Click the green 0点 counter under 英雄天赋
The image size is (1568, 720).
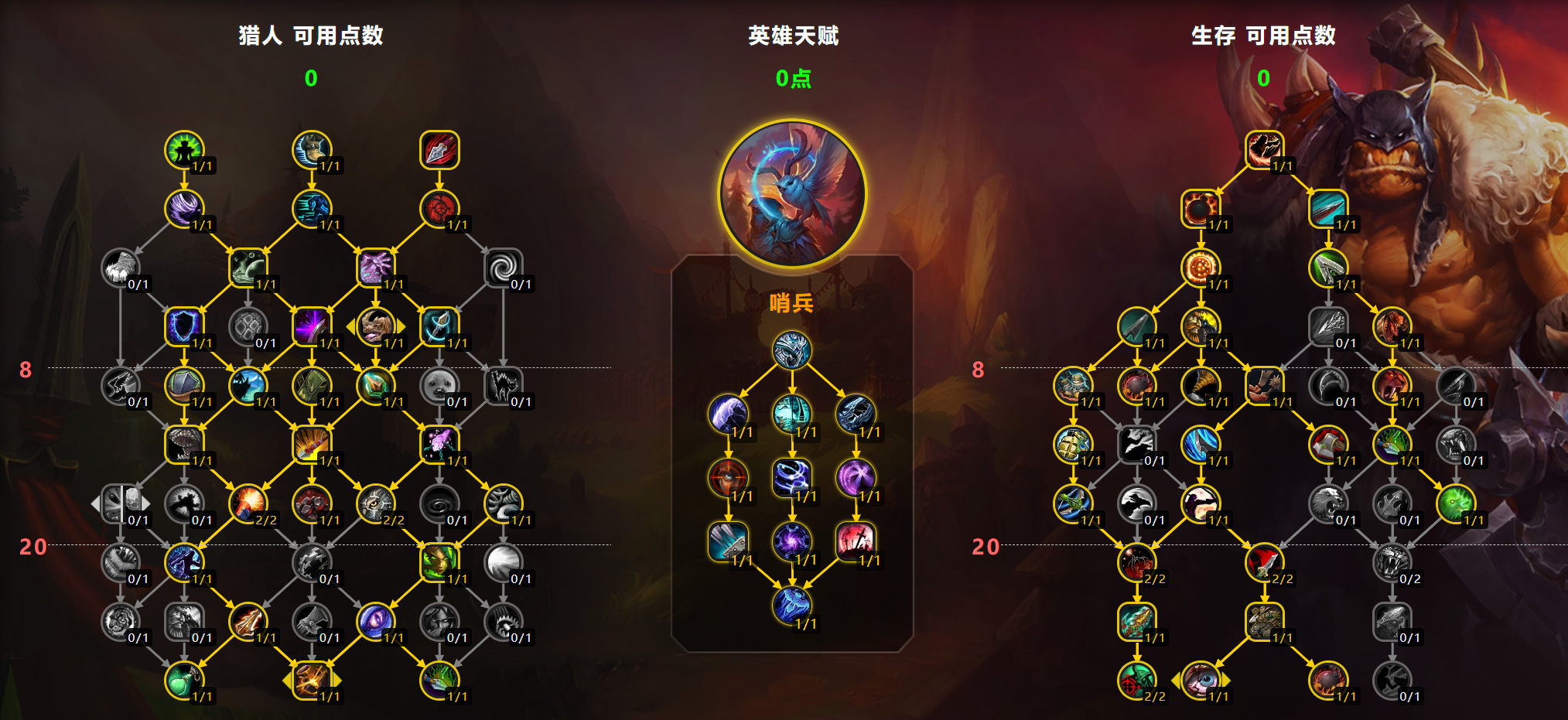792,80
